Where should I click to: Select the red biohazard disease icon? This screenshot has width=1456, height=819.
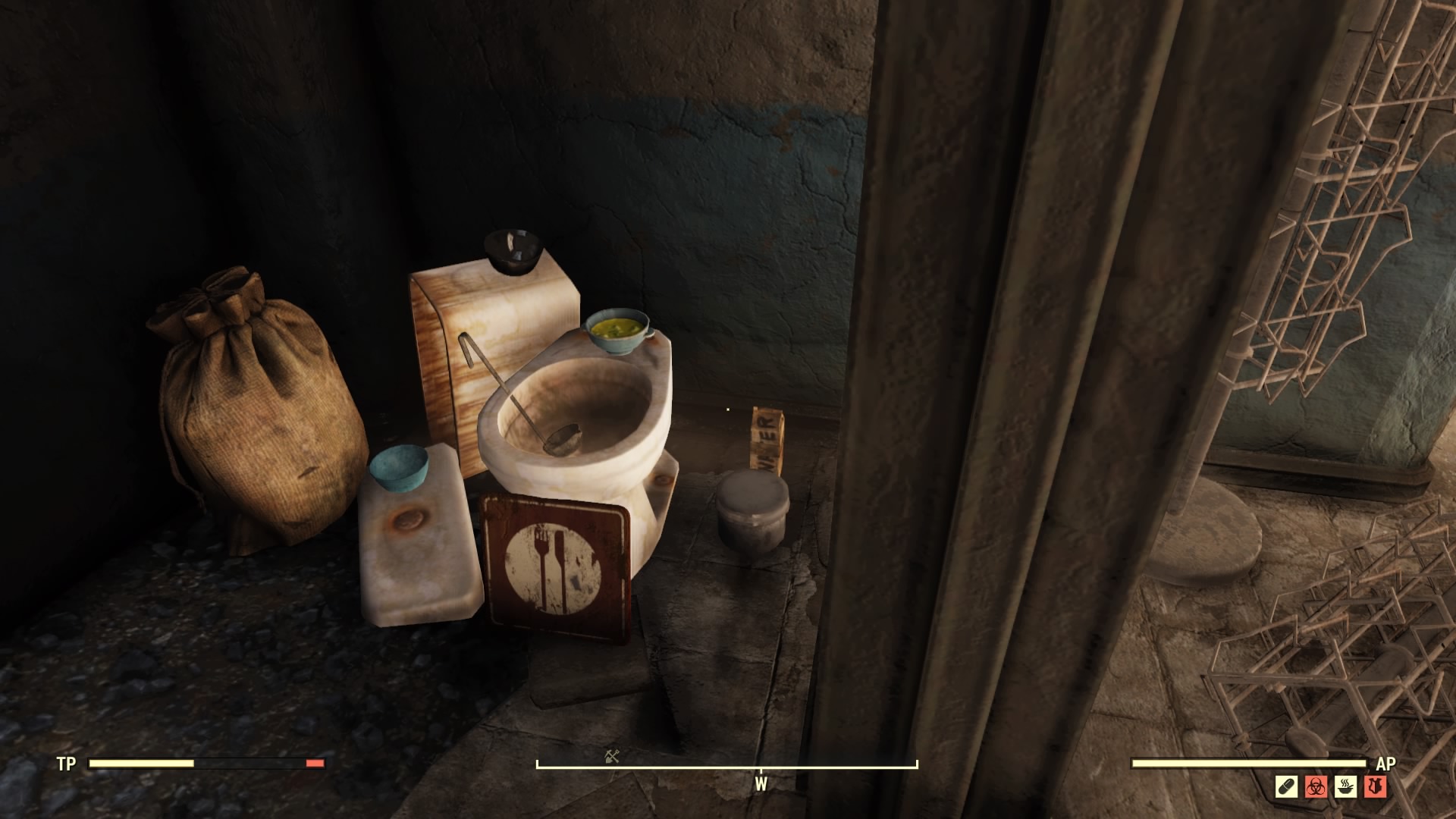click(1316, 786)
